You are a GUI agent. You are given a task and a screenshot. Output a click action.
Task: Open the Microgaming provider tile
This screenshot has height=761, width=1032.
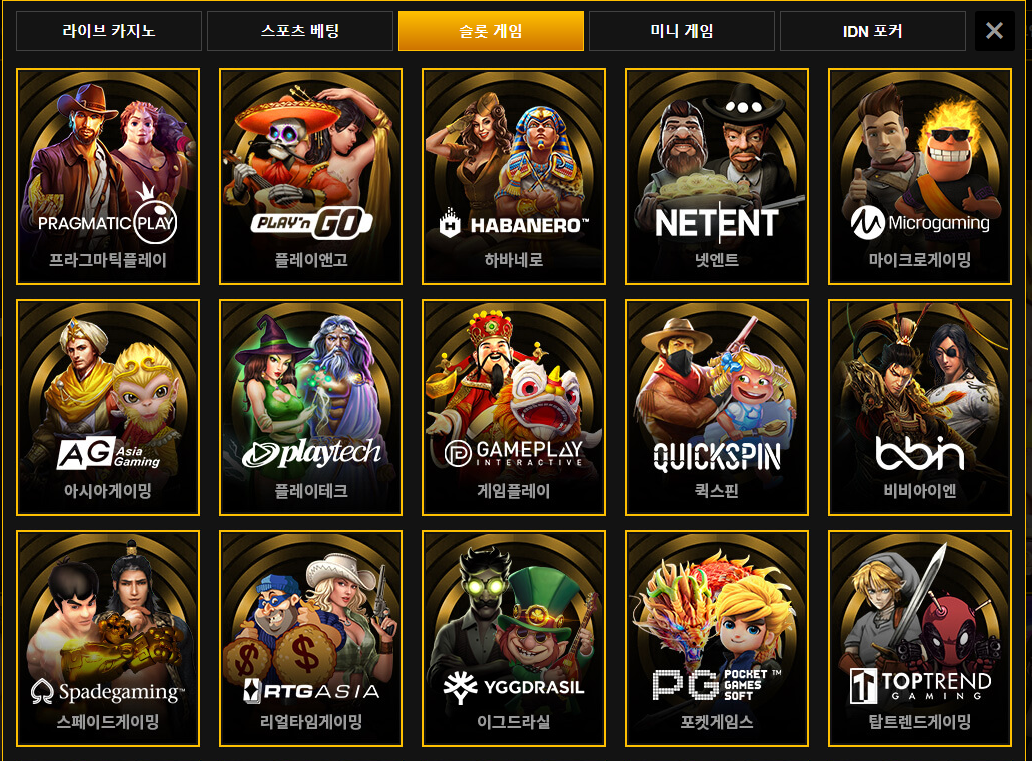coord(920,176)
